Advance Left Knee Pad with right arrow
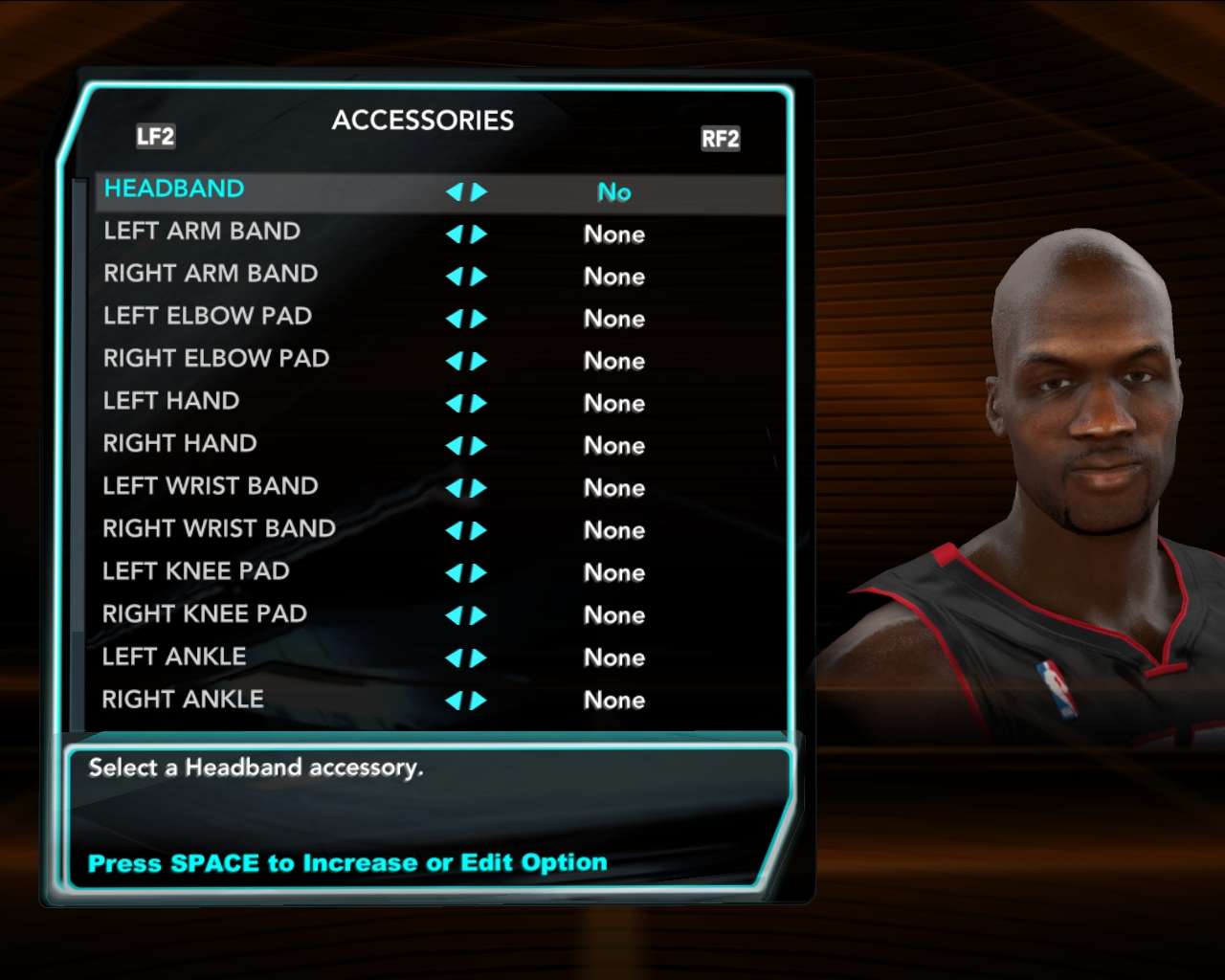This screenshot has height=980, width=1225. click(x=479, y=573)
